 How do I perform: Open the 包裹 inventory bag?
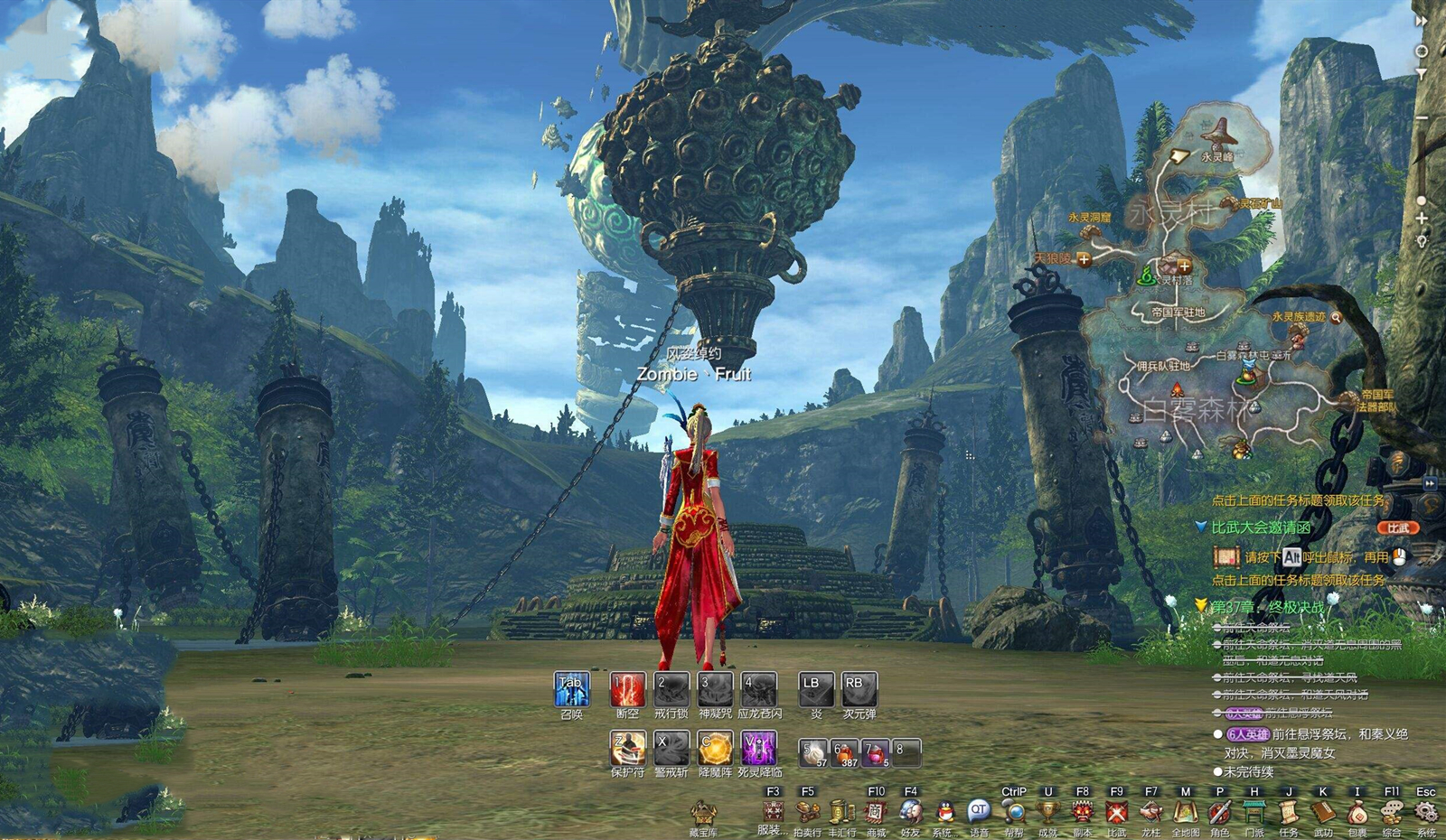tap(1357, 812)
